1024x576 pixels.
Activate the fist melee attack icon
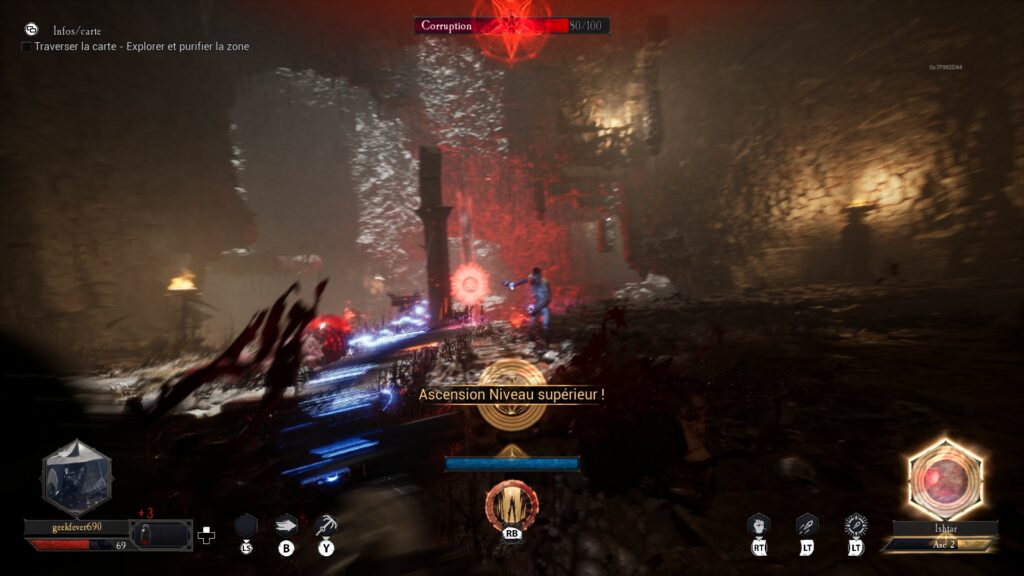[x=759, y=524]
